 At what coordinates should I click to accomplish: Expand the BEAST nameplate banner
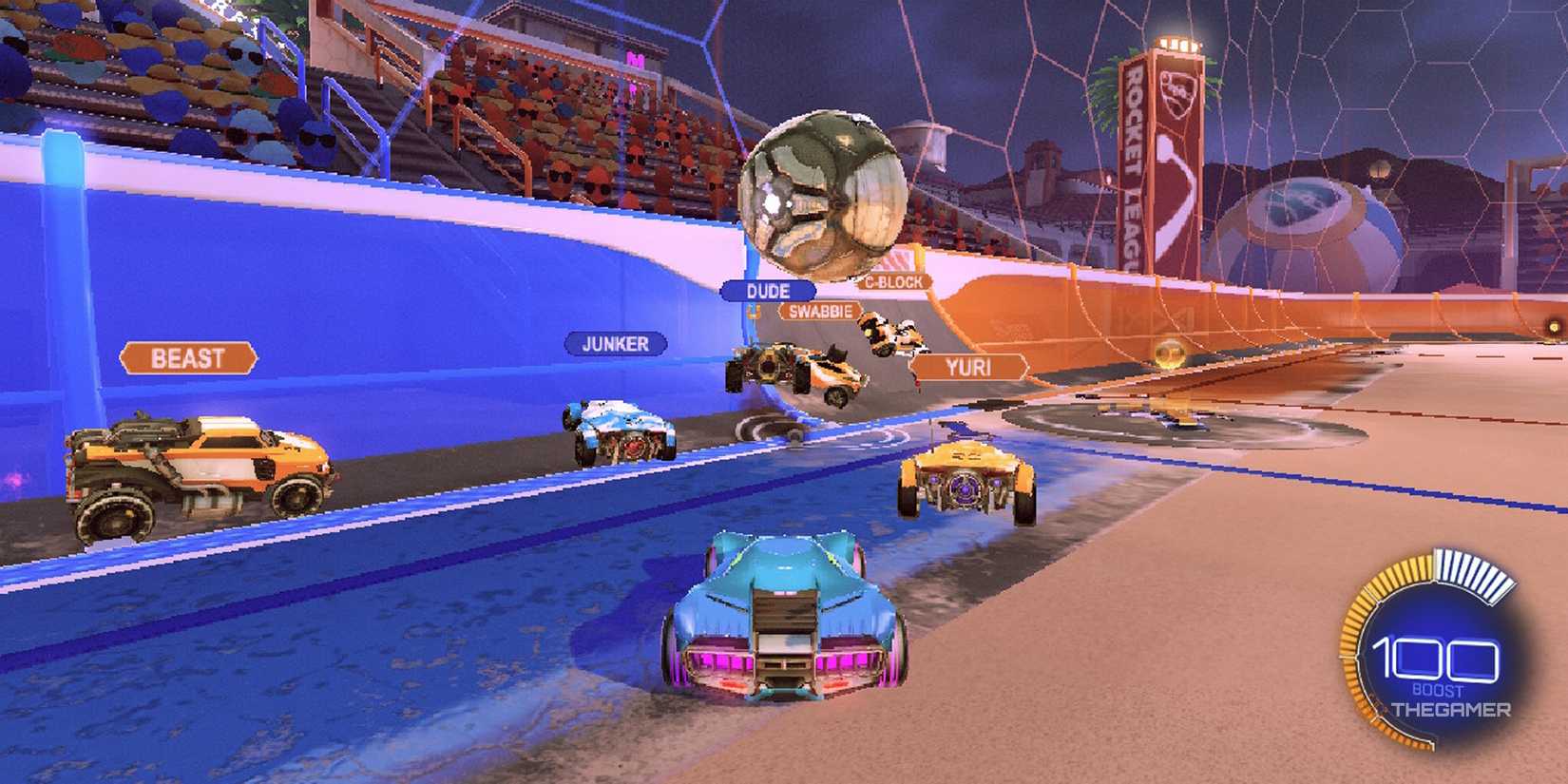[x=188, y=357]
